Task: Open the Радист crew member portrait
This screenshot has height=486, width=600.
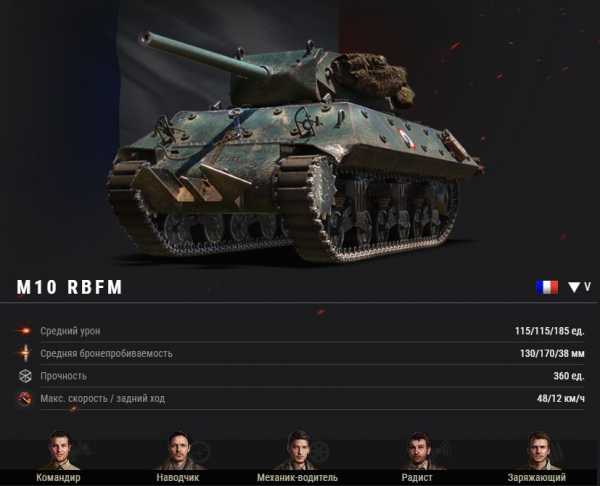Action: coord(419,450)
